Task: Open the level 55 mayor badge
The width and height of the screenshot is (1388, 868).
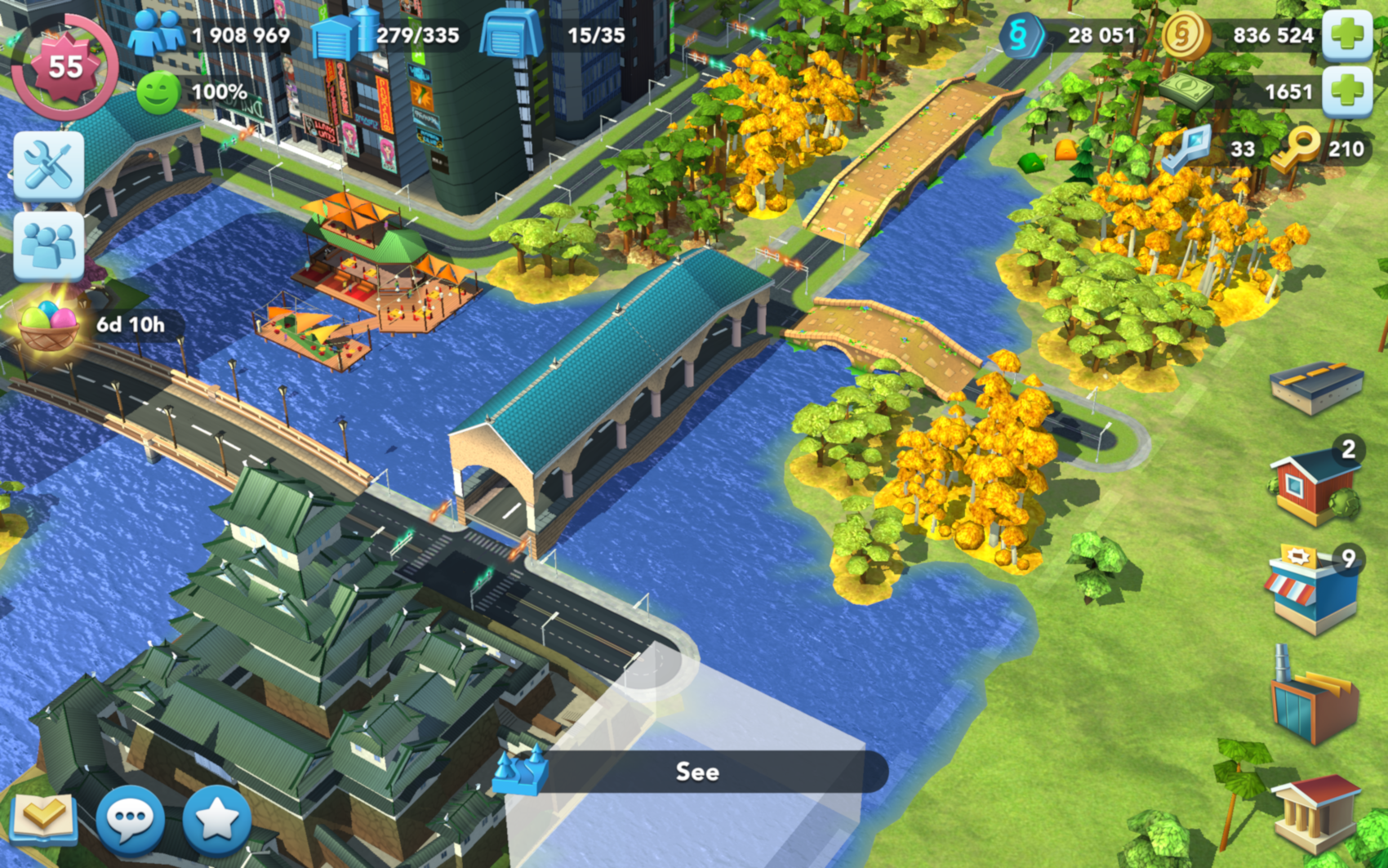Action: click(x=65, y=66)
